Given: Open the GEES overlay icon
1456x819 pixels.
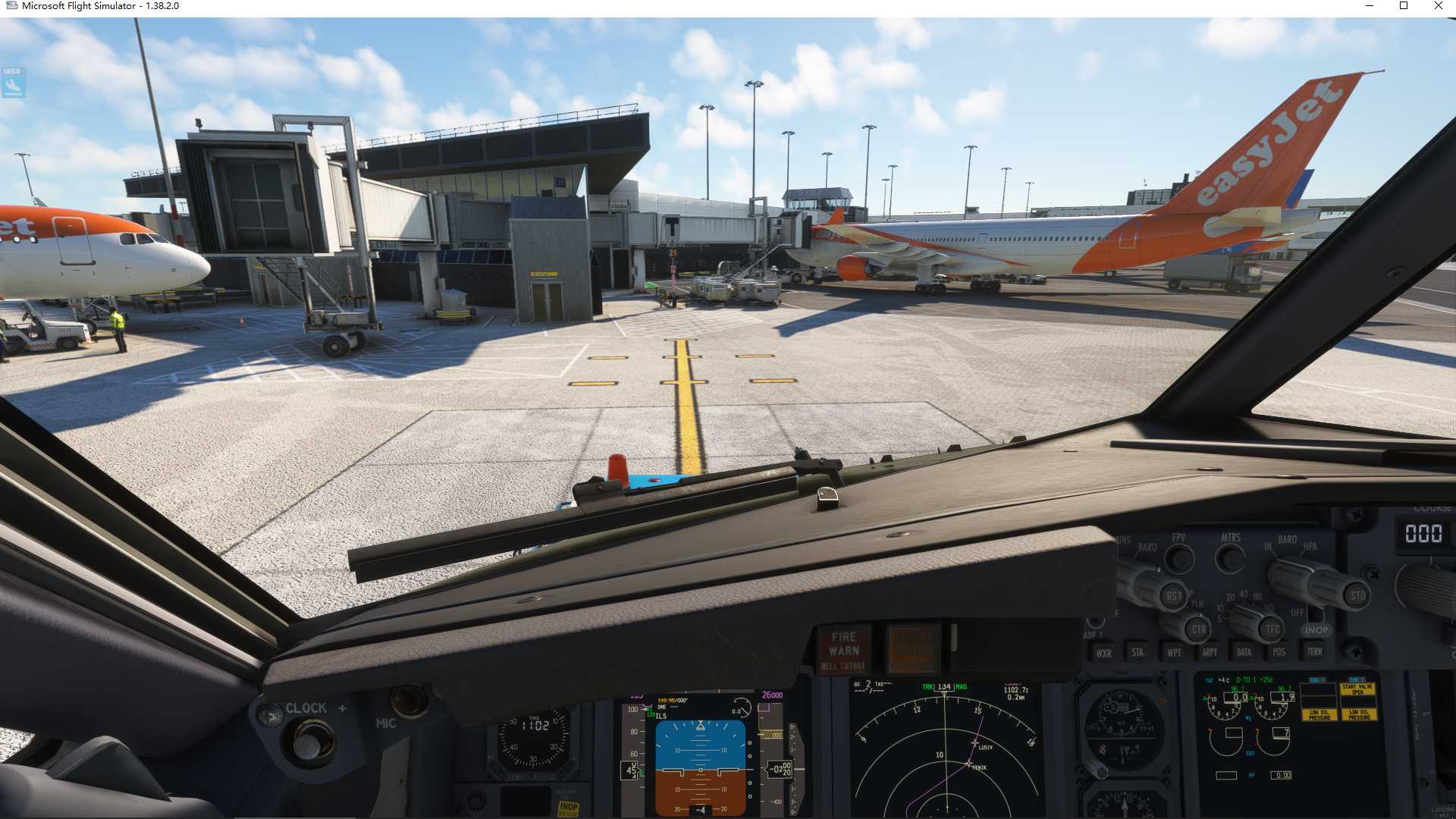Looking at the screenshot, I should click(13, 83).
